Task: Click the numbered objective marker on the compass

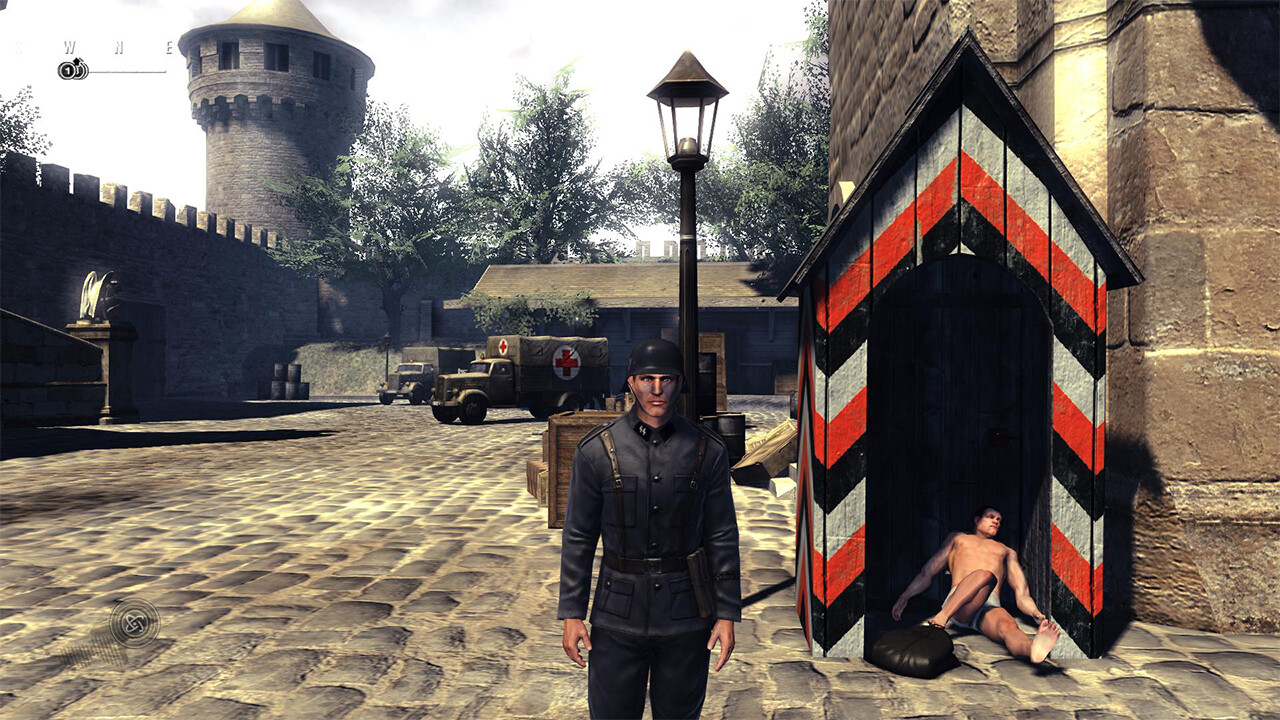Action: coord(71,70)
